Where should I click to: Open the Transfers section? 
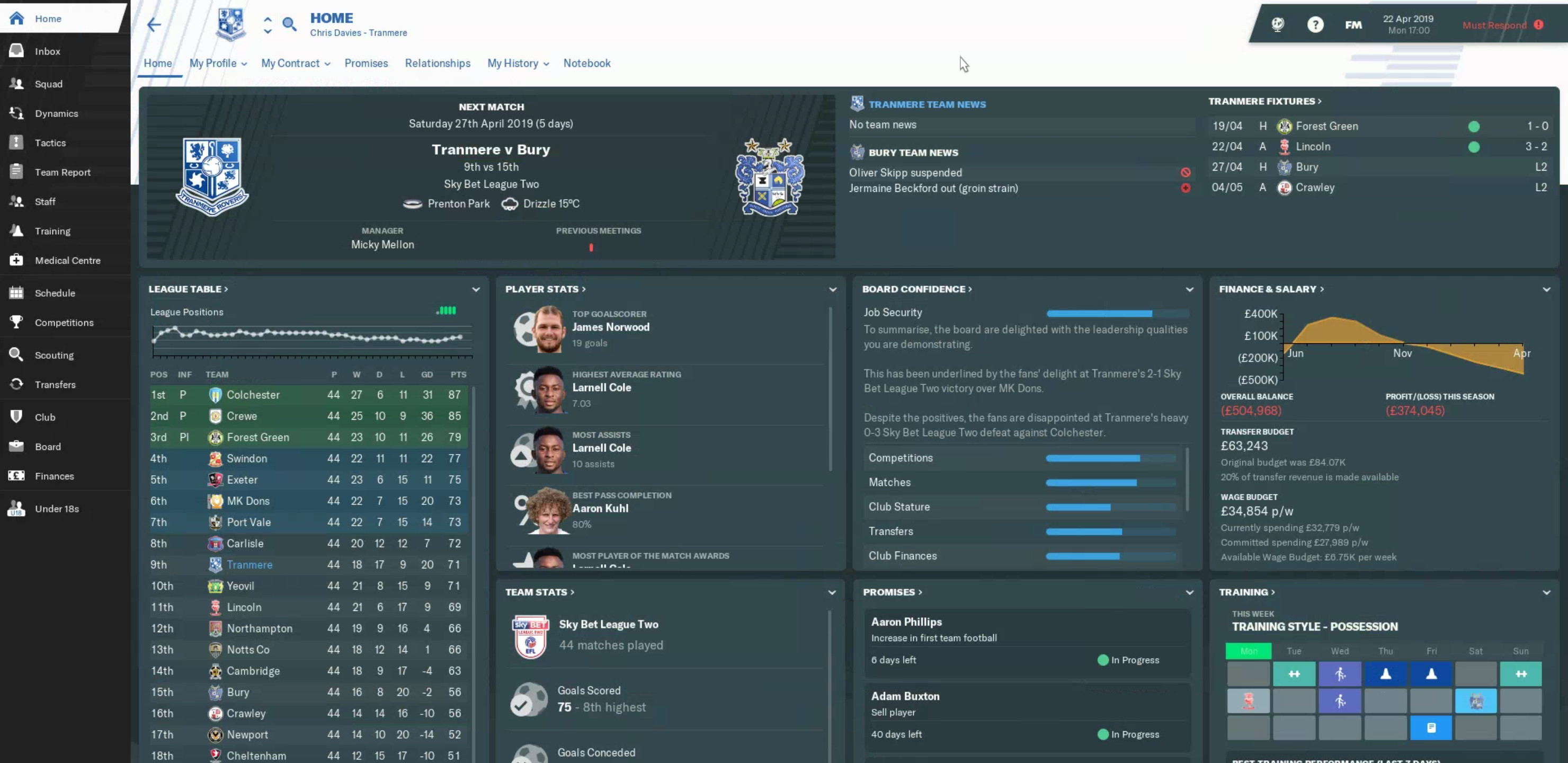pyautogui.click(x=55, y=385)
